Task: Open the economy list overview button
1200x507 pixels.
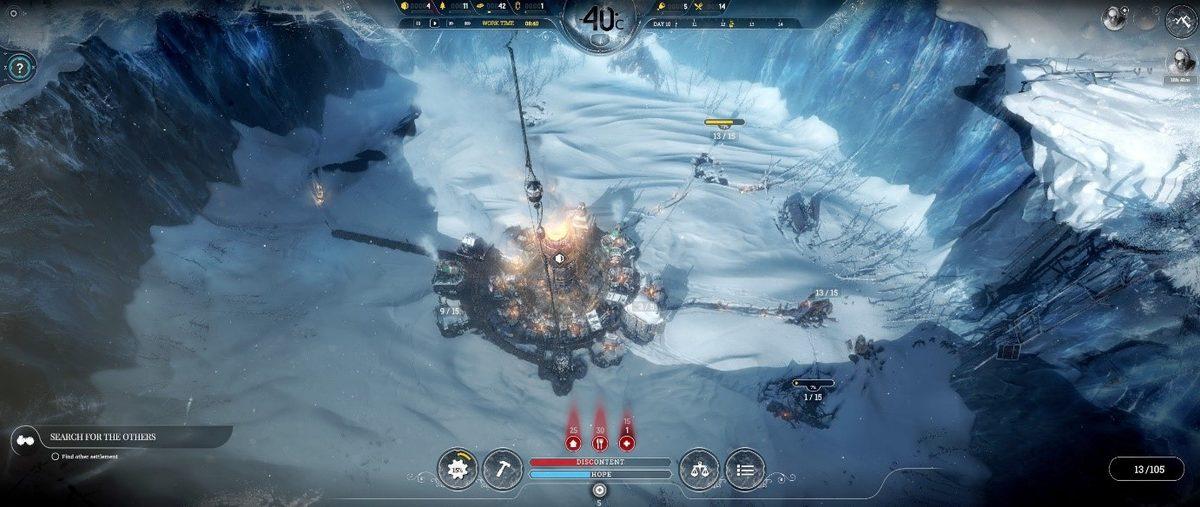Action: click(745, 468)
